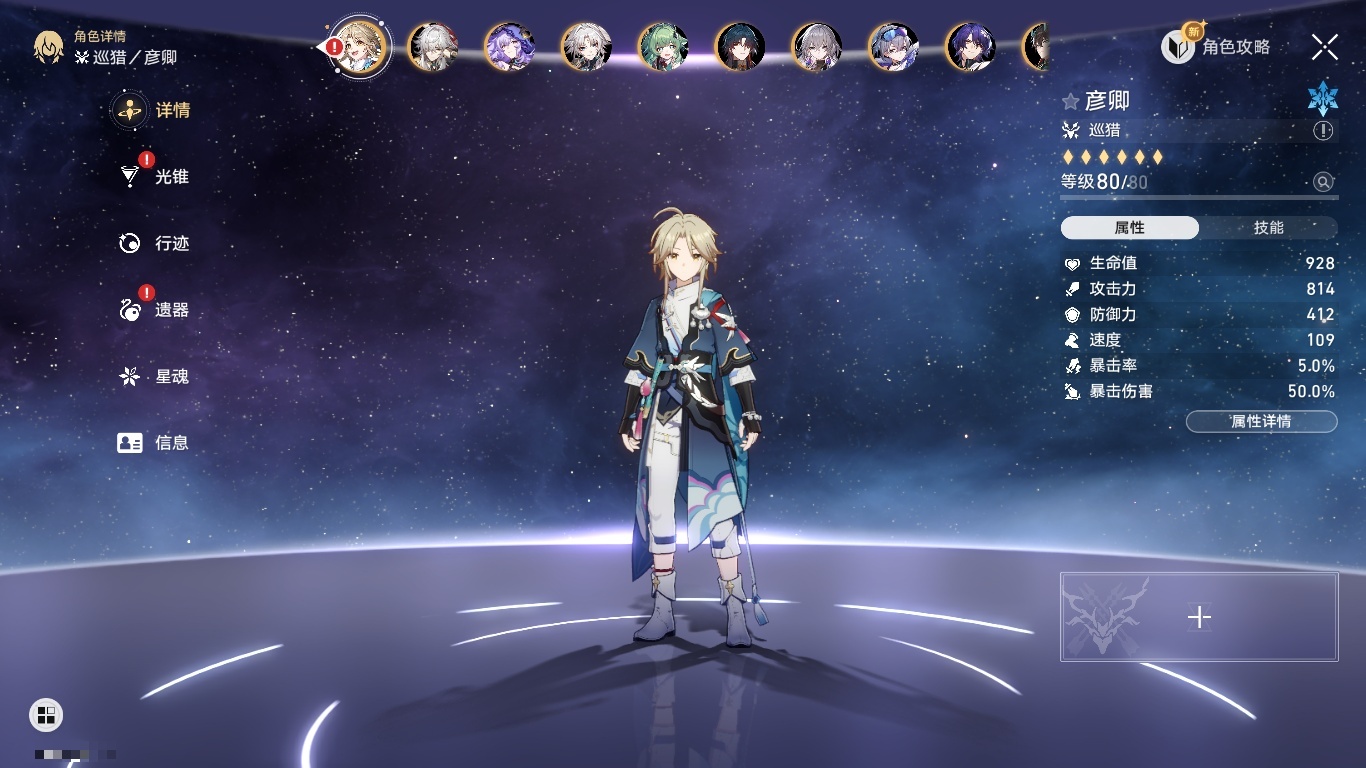Close the character screen with the X
1366x768 pixels.
[1325, 47]
